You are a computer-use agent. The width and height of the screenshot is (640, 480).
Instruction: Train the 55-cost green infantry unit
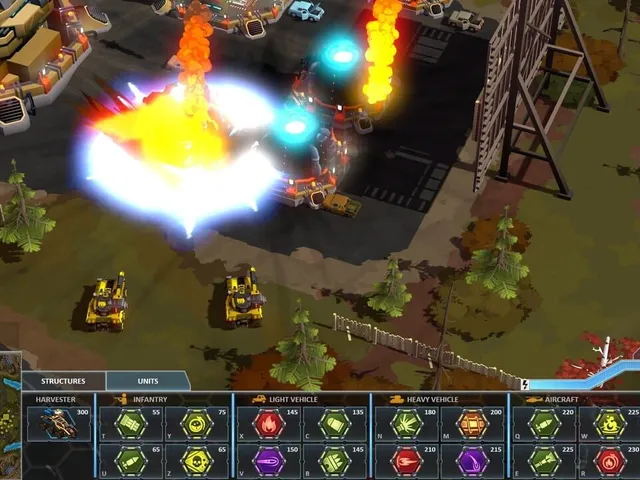pos(130,424)
